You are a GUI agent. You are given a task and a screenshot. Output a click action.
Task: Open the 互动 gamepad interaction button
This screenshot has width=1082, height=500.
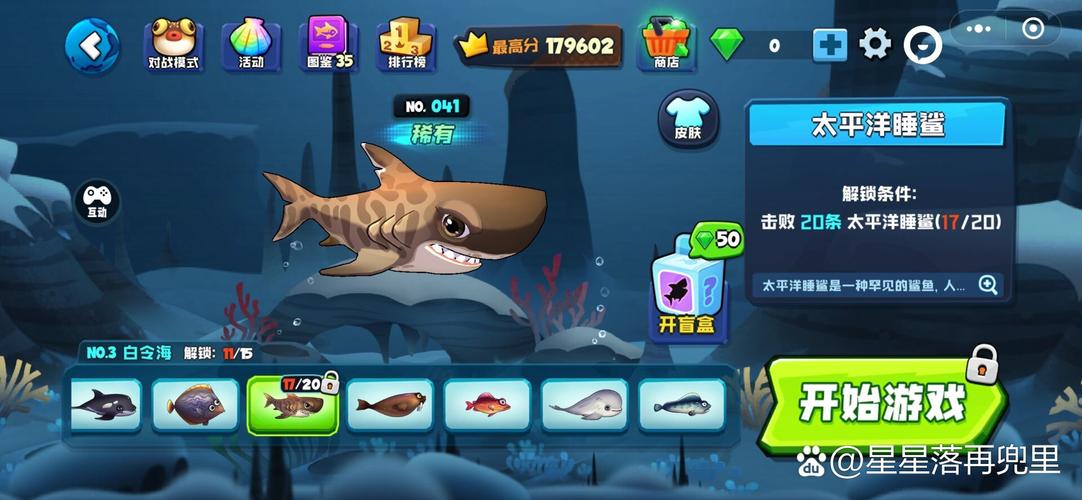97,200
